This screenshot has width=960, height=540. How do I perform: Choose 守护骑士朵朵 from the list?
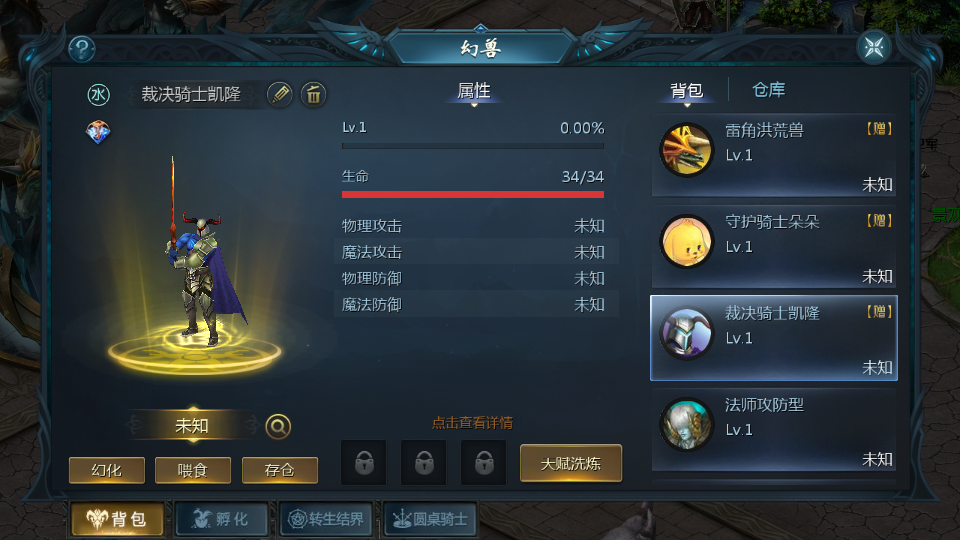774,246
